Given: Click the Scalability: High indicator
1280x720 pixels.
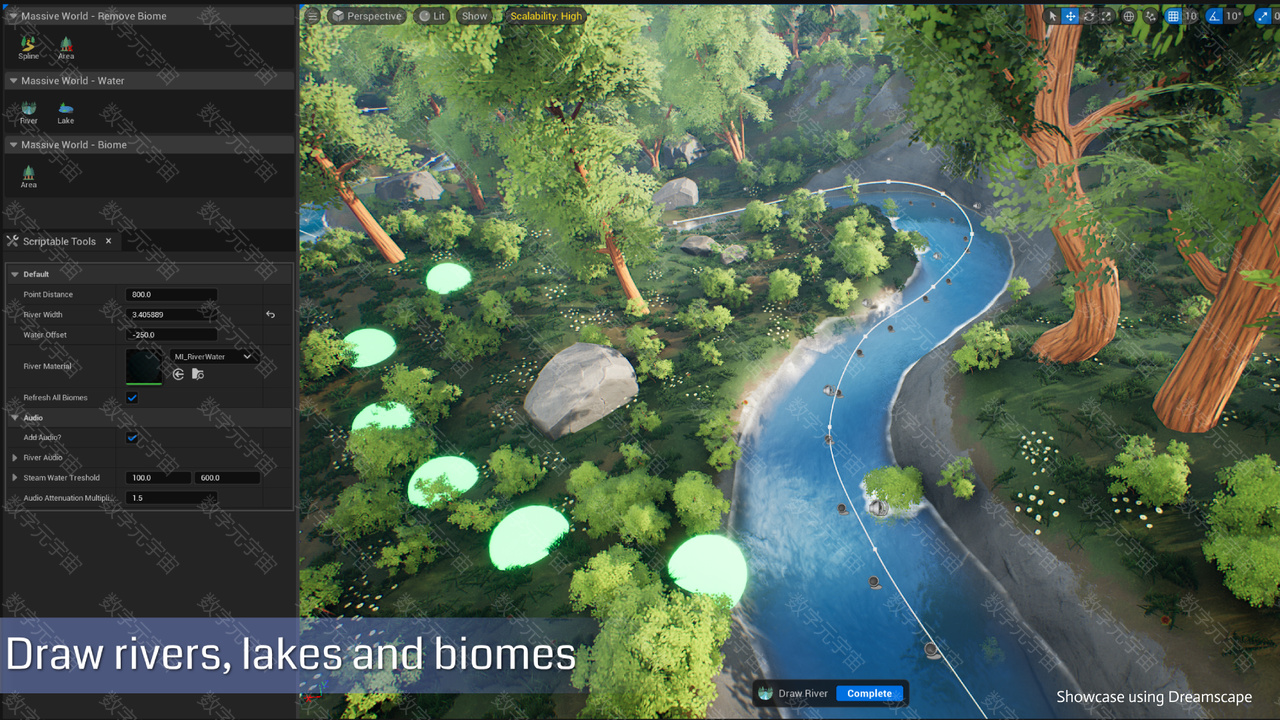Looking at the screenshot, I should (546, 16).
